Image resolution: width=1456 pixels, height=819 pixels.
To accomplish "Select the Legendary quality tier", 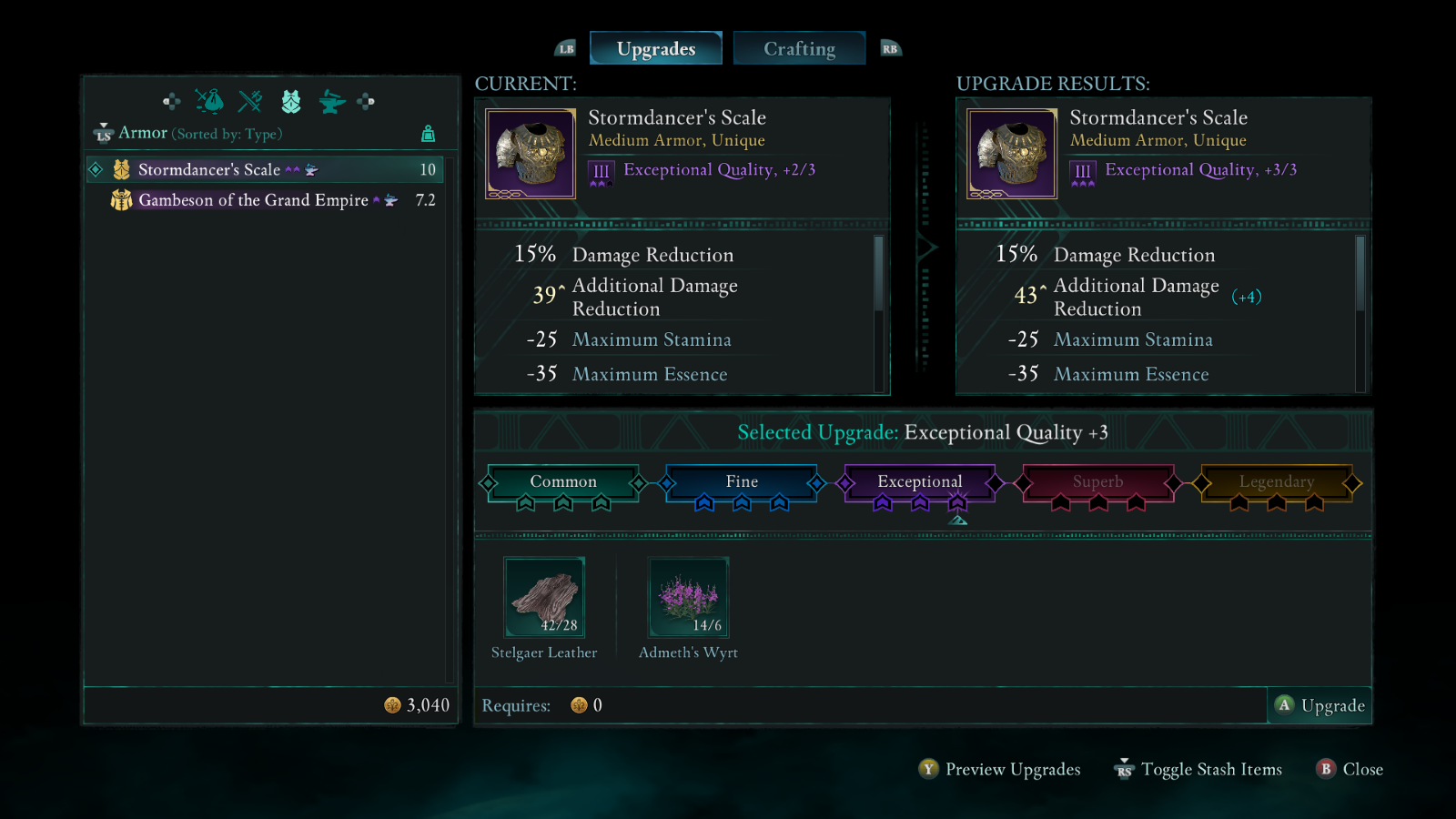I will (1276, 481).
